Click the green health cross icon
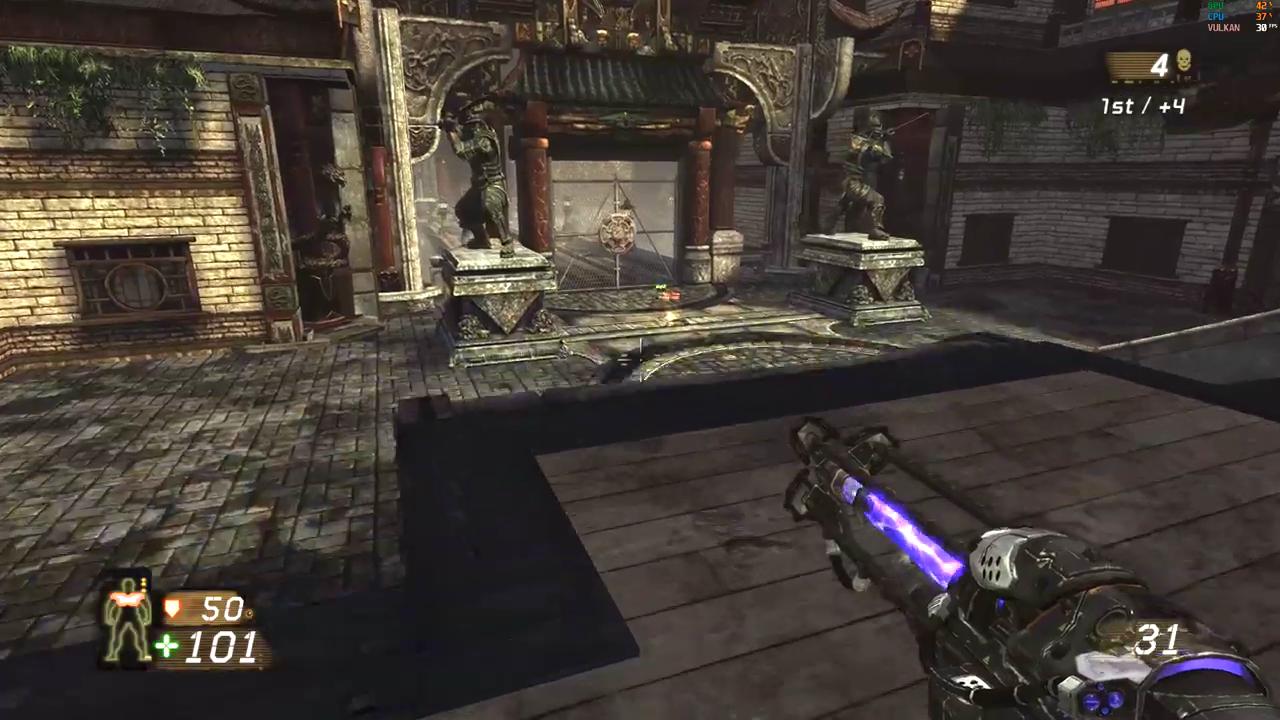The height and width of the screenshot is (720, 1280). click(x=165, y=646)
